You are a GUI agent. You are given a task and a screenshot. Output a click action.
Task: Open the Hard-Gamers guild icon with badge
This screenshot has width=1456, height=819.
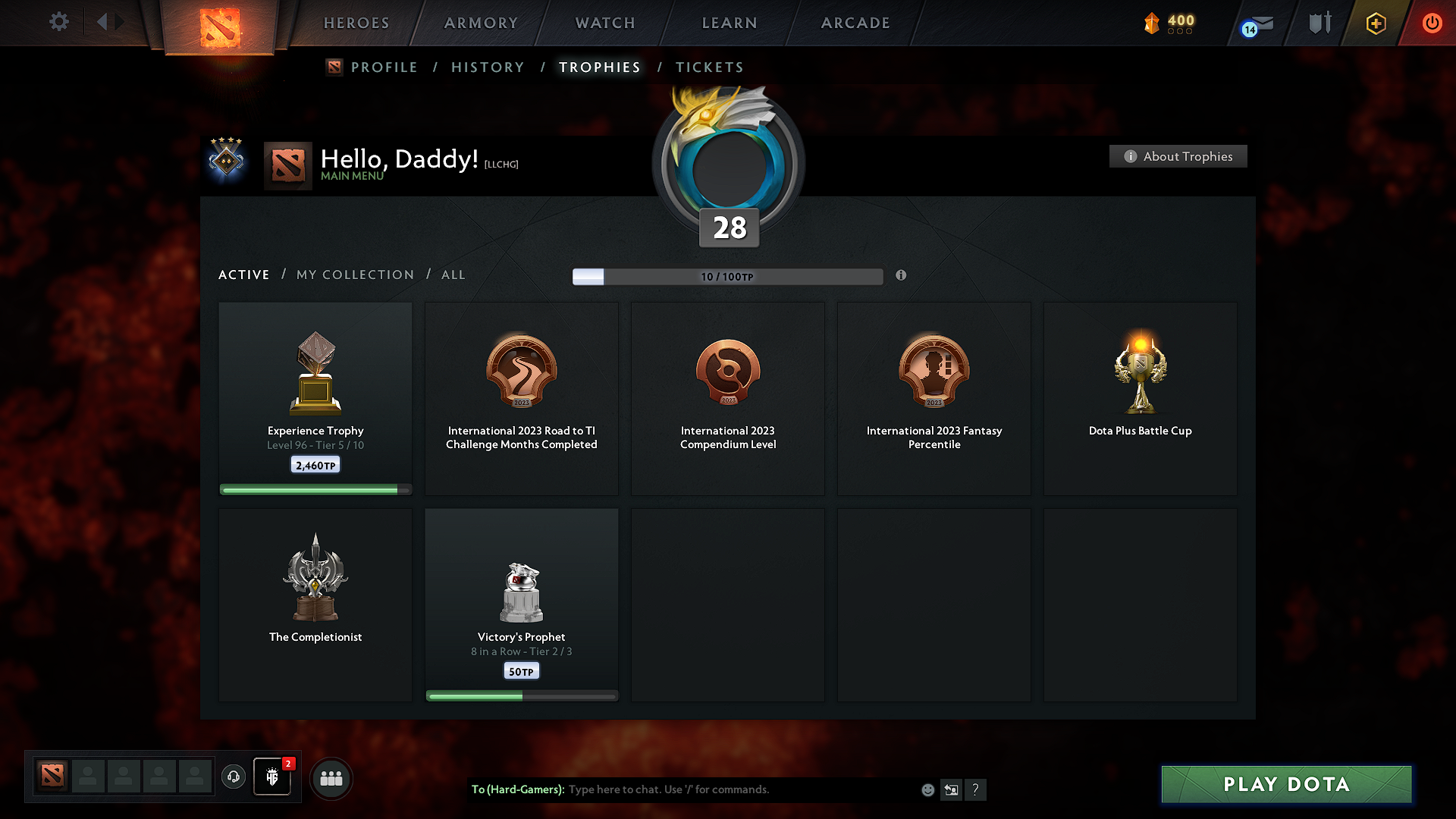coord(272,777)
